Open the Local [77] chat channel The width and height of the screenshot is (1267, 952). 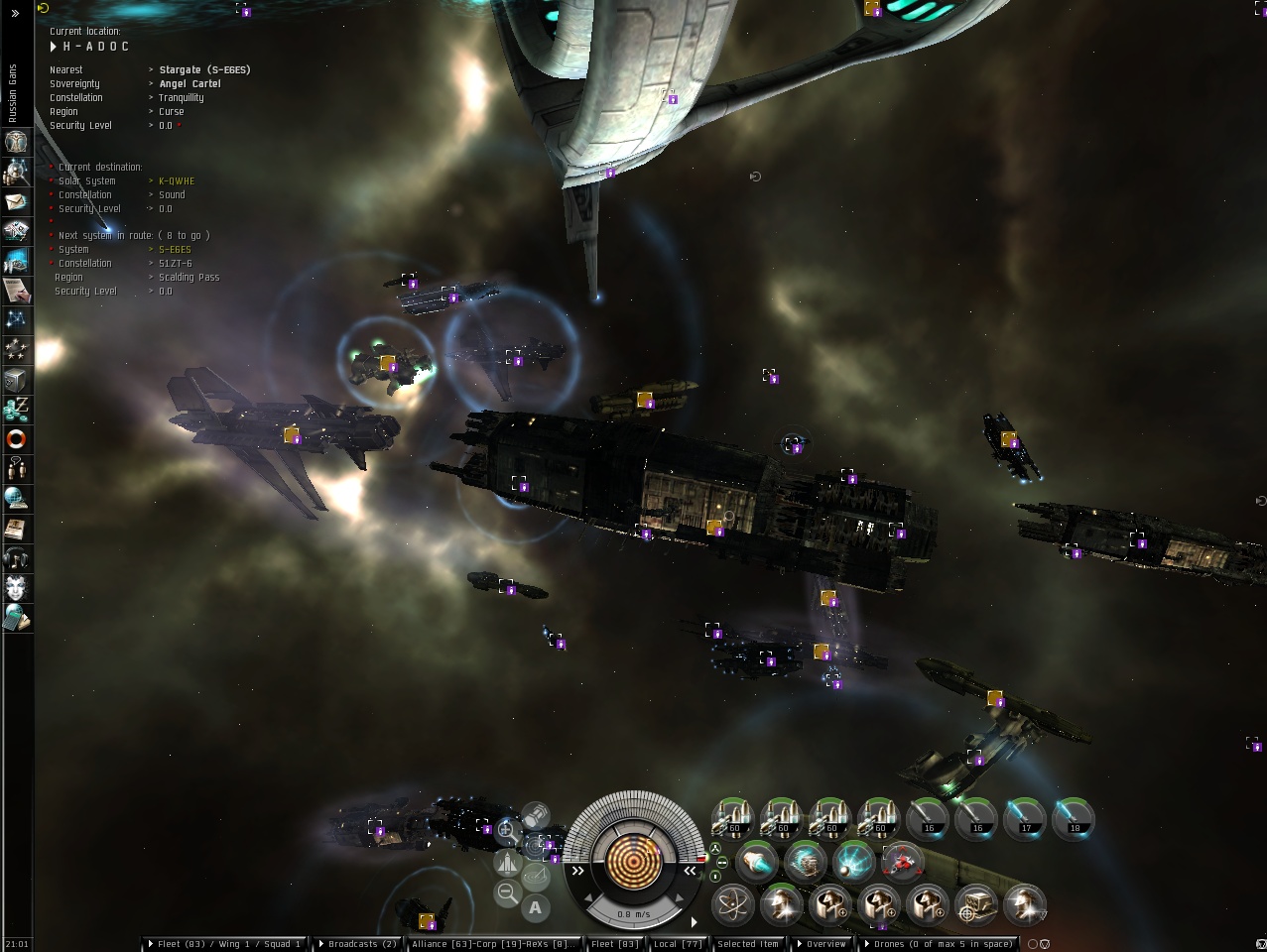[677, 944]
